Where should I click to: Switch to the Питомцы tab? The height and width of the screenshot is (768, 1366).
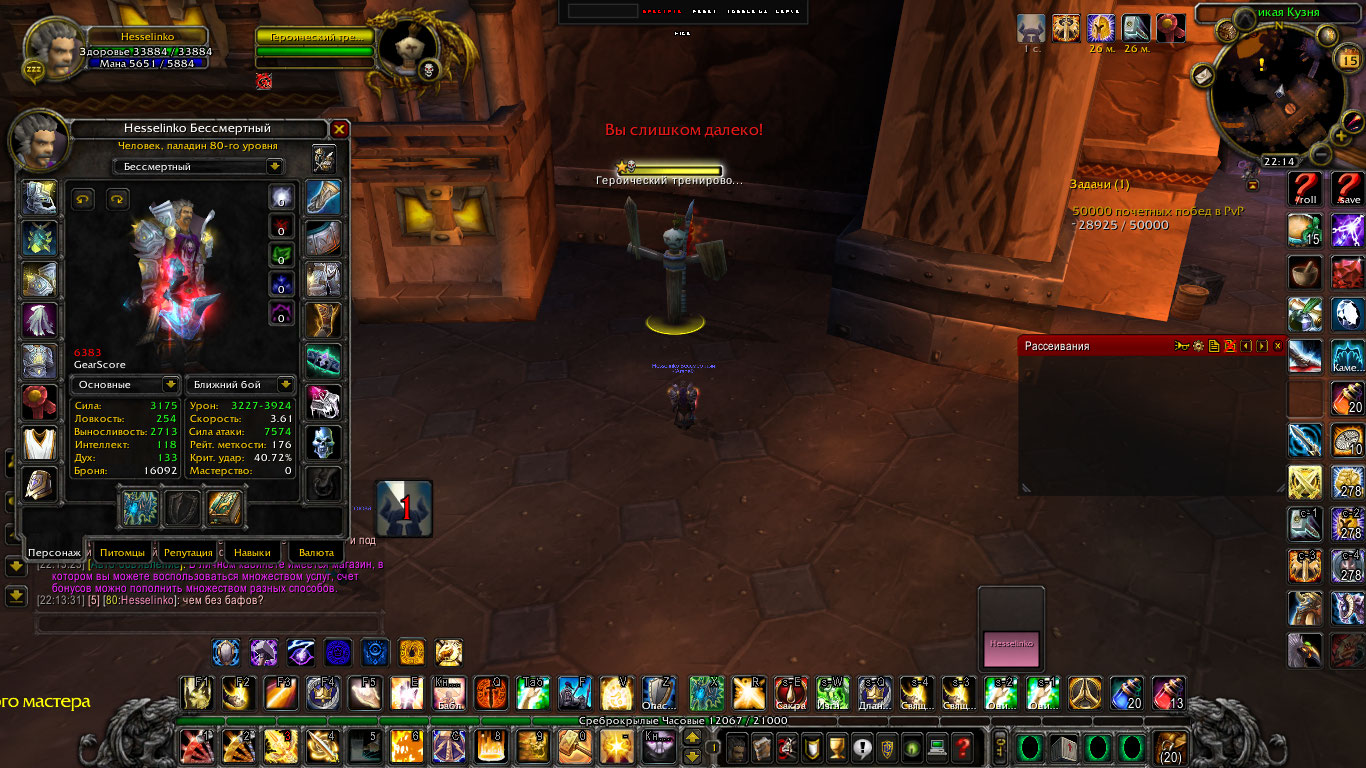click(123, 552)
